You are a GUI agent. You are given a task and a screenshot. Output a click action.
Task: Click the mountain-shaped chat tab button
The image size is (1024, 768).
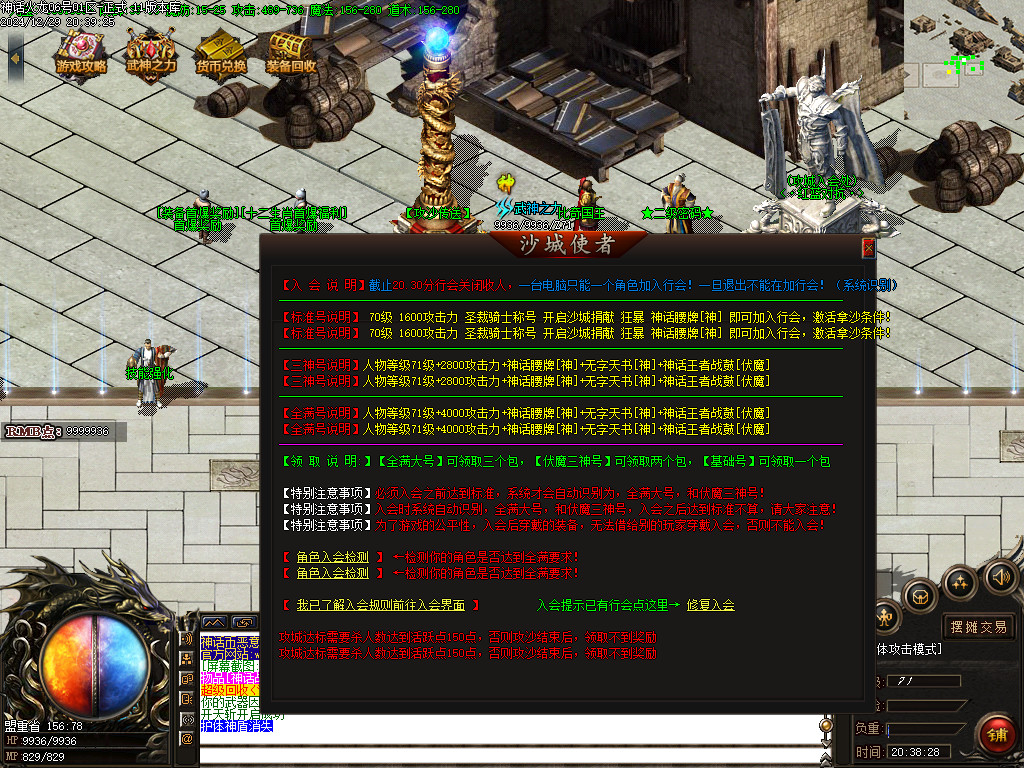[x=214, y=622]
